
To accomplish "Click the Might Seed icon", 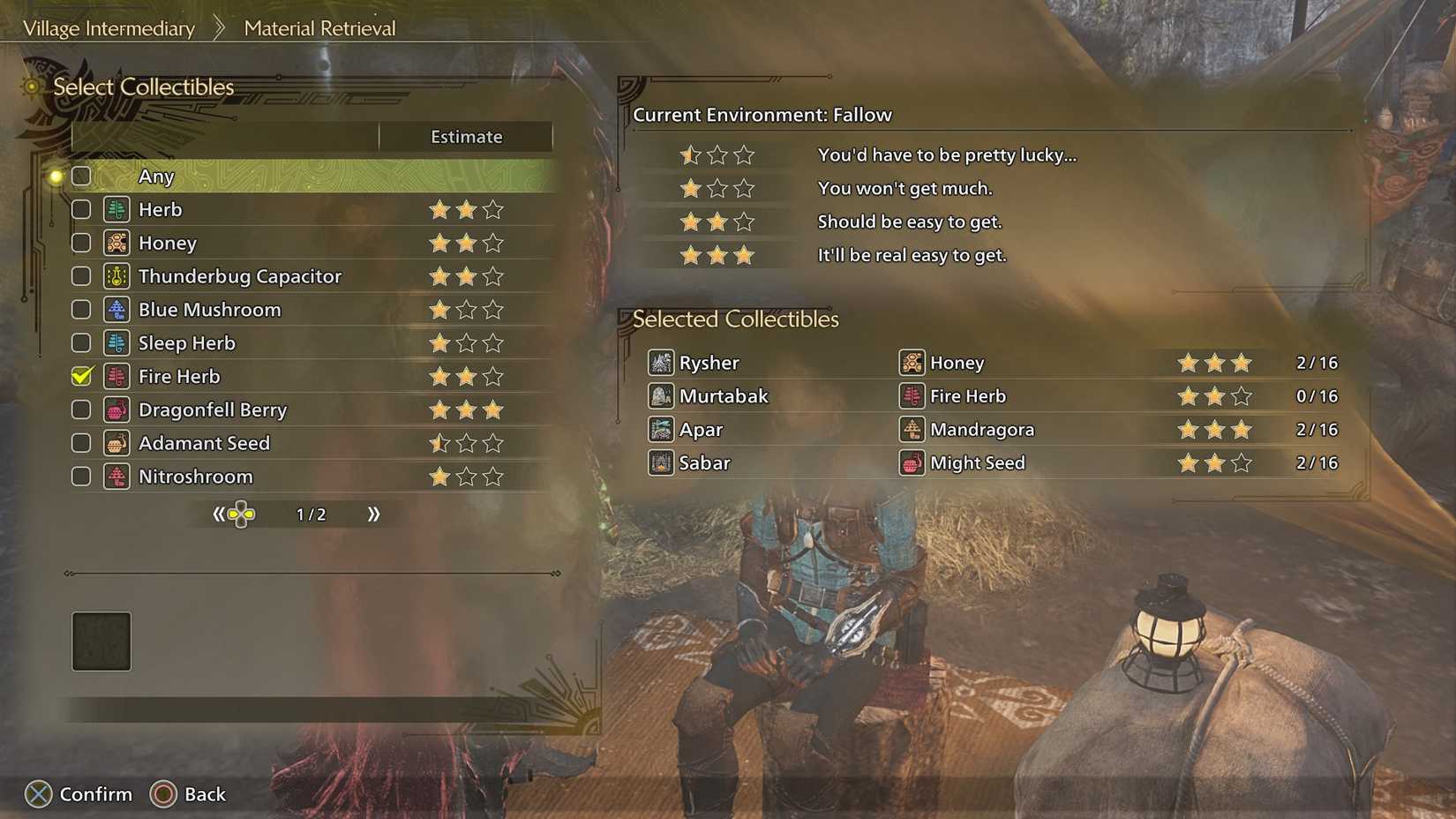I will click(x=912, y=462).
